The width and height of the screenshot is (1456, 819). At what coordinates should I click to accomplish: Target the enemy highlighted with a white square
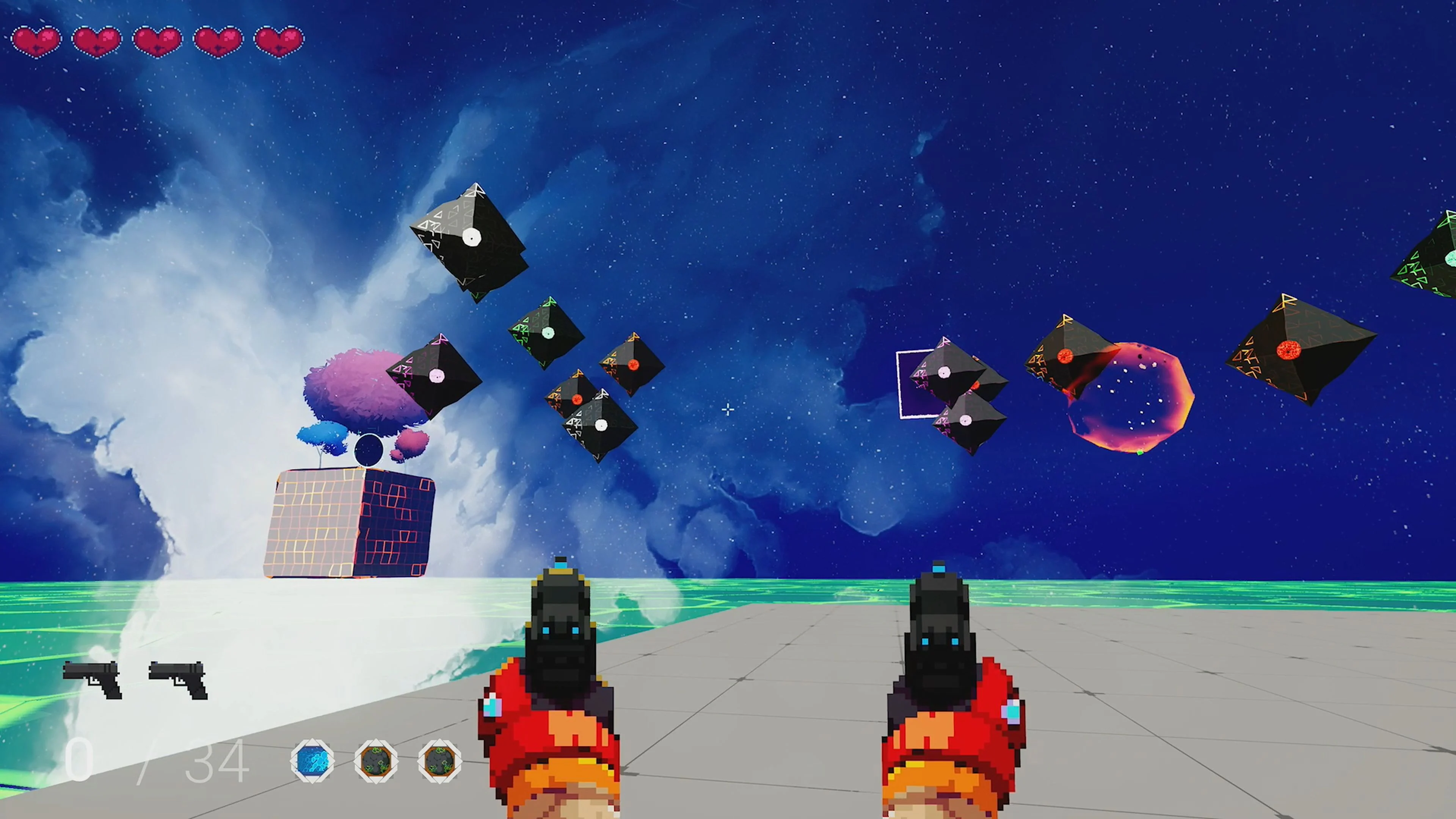coord(945,373)
